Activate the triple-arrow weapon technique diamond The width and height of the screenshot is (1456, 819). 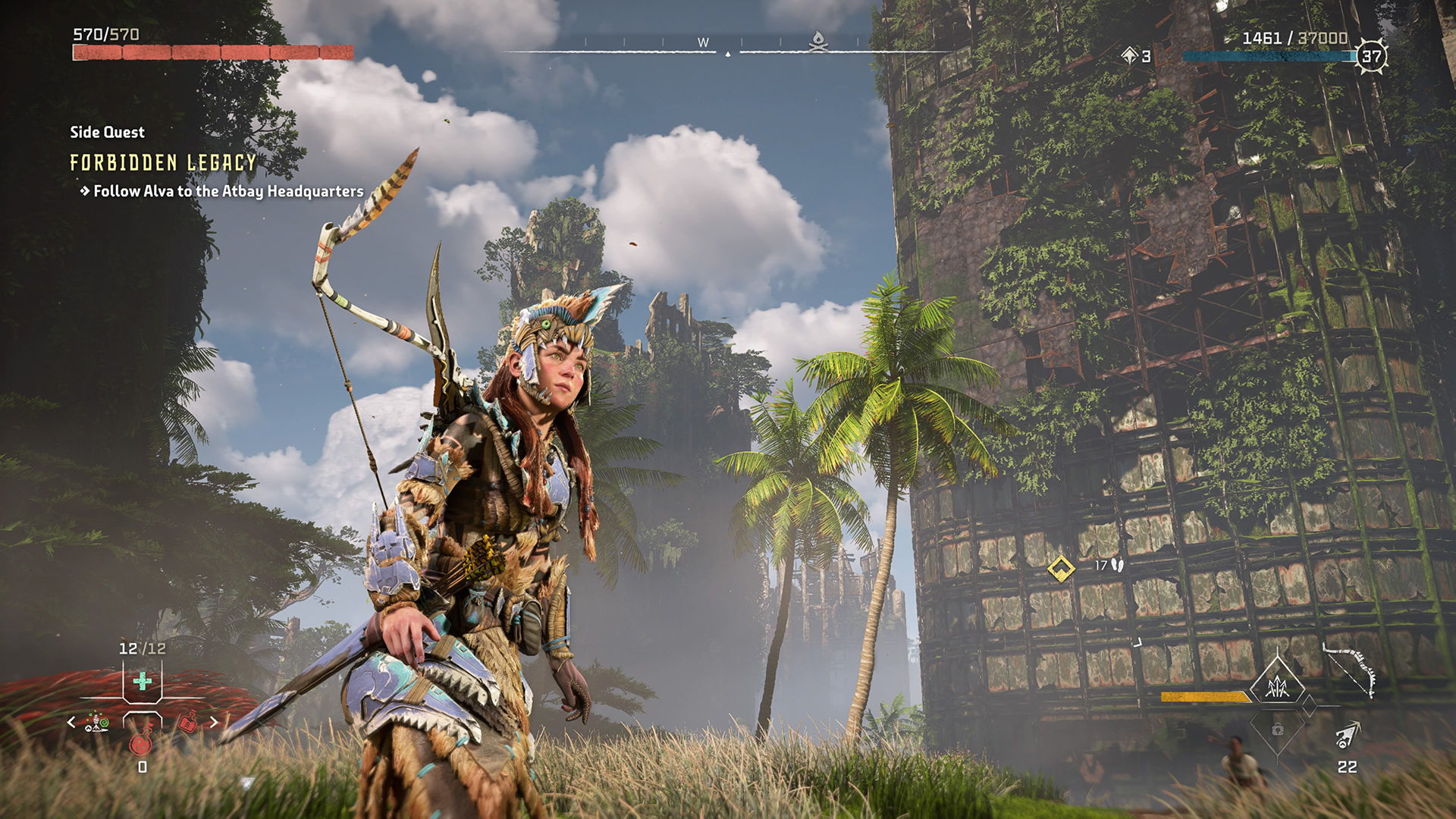pos(1279,687)
